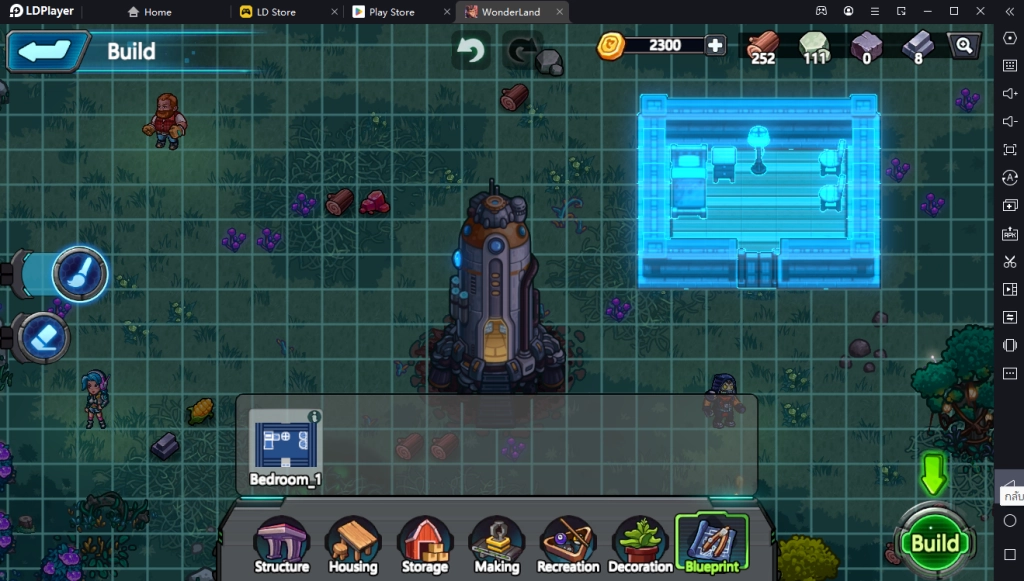Select the Blueprint category

coord(711,545)
